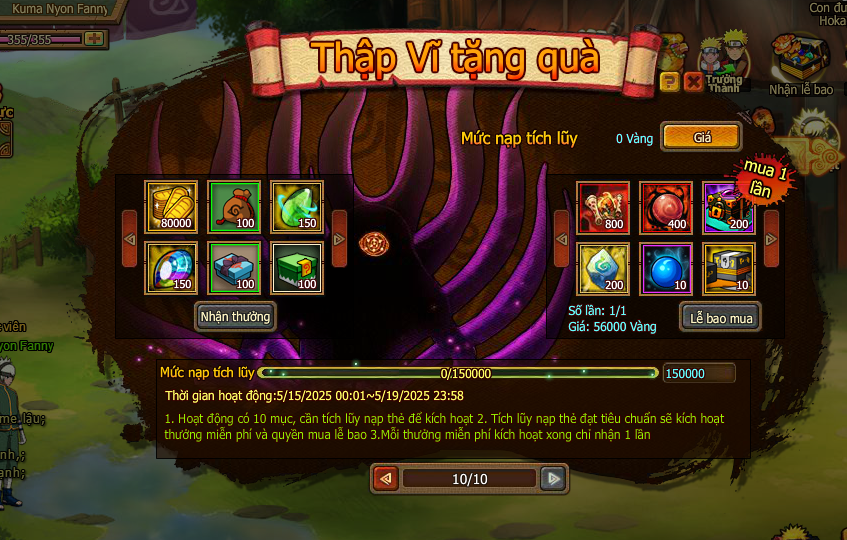The height and width of the screenshot is (540, 847).
Task: Select the green crystal 150 reward slot
Action: [297, 207]
